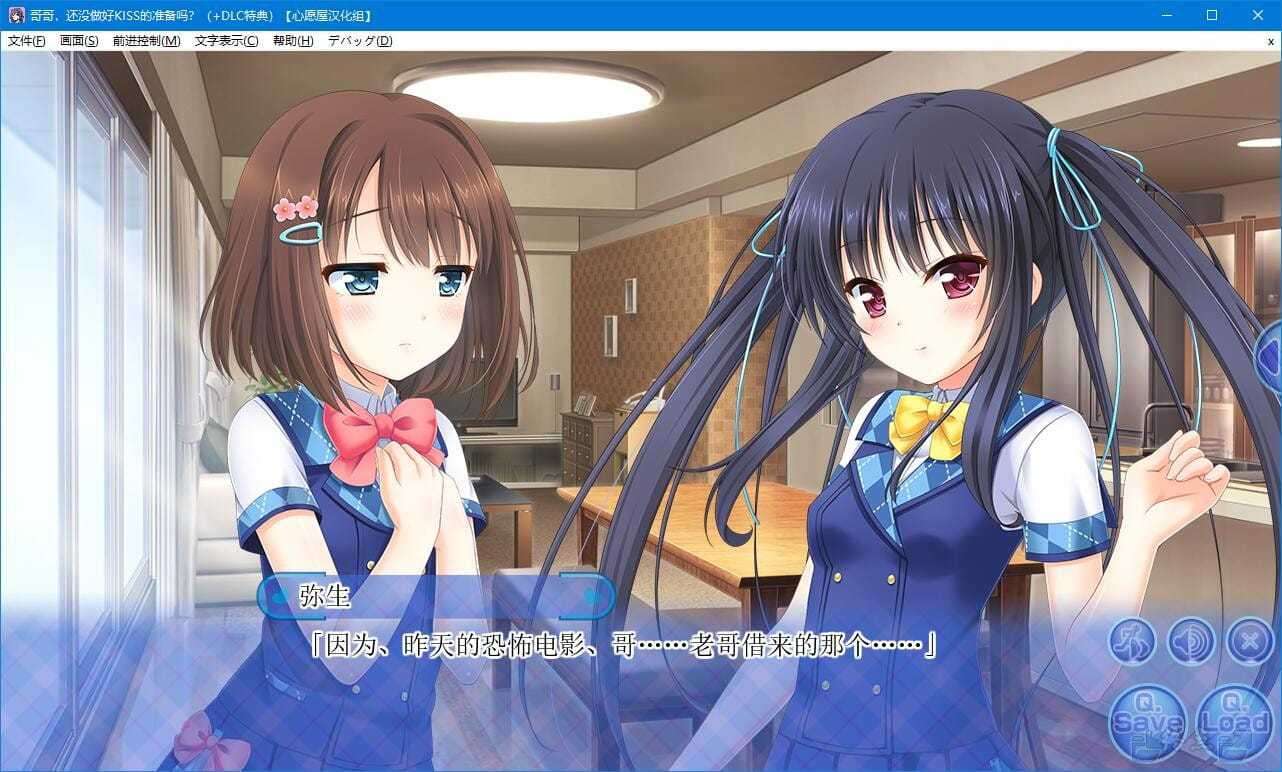Open the デバッグ(D) debug menu
1282x772 pixels.
[360, 41]
